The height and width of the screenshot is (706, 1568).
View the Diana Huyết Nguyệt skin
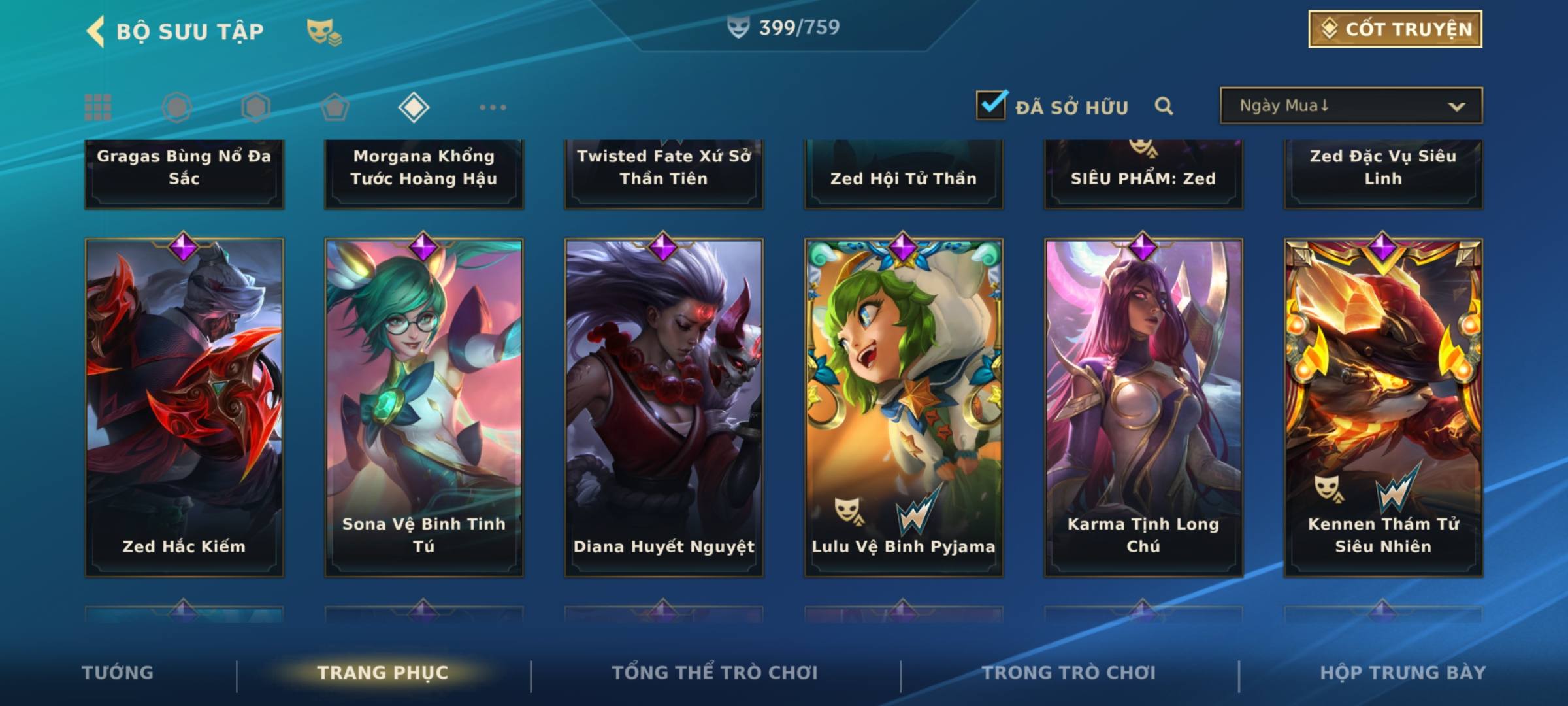664,407
